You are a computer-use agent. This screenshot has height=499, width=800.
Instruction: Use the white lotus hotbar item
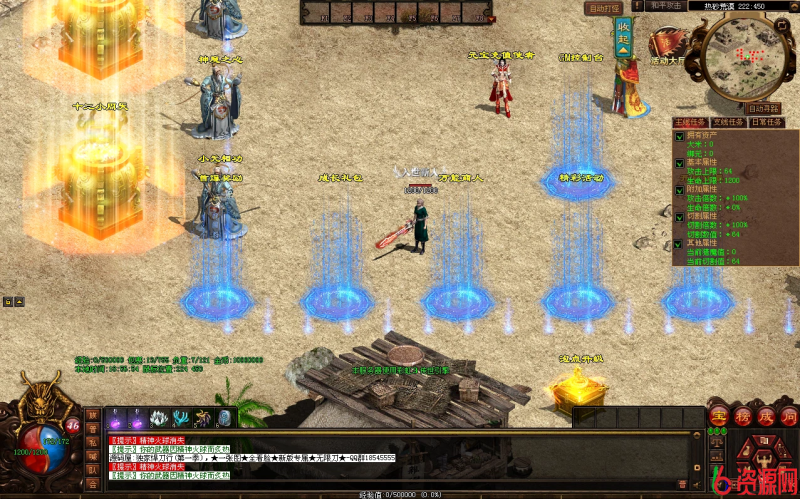[157, 418]
